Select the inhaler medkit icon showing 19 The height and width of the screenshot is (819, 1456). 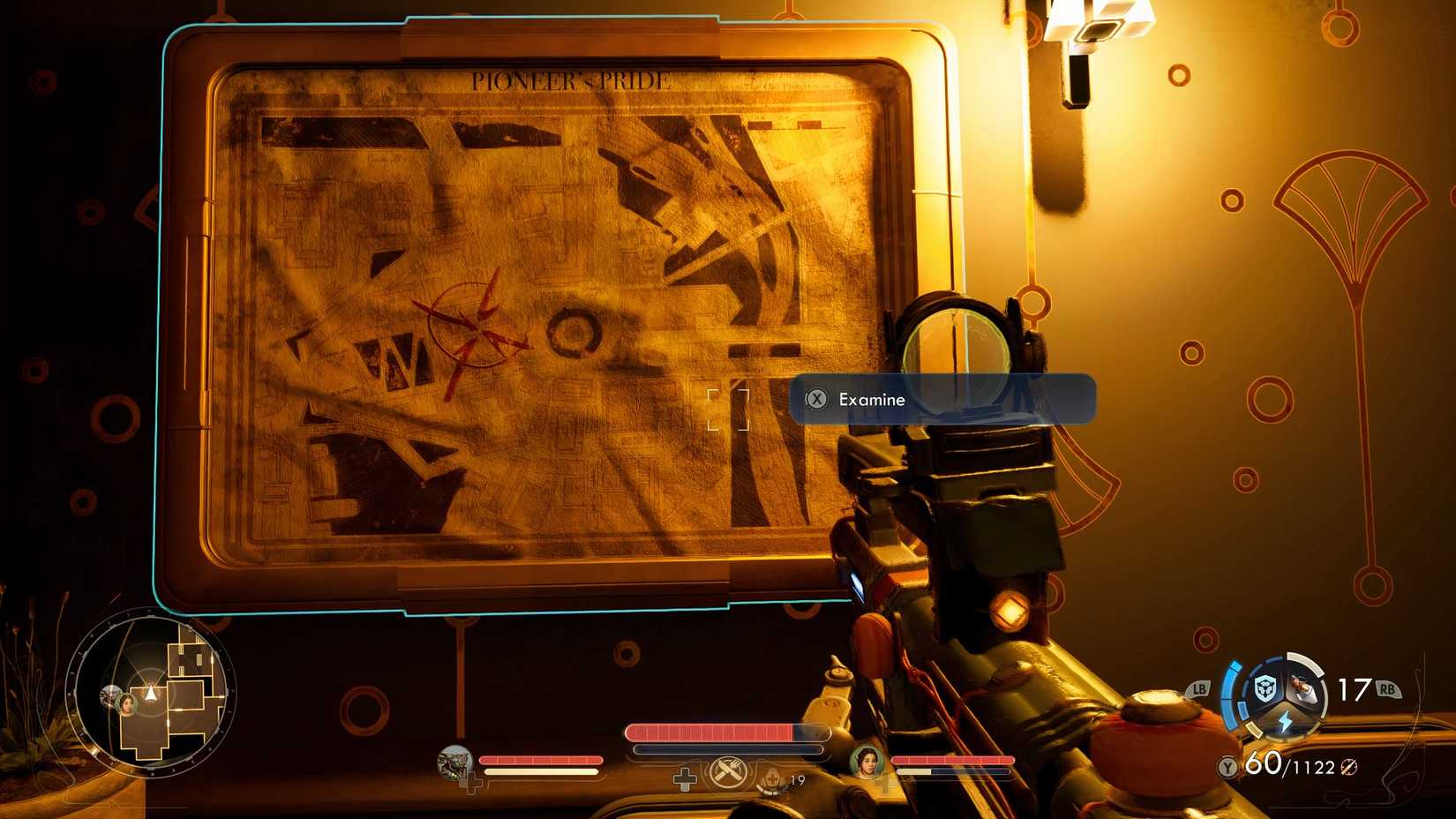[x=774, y=778]
